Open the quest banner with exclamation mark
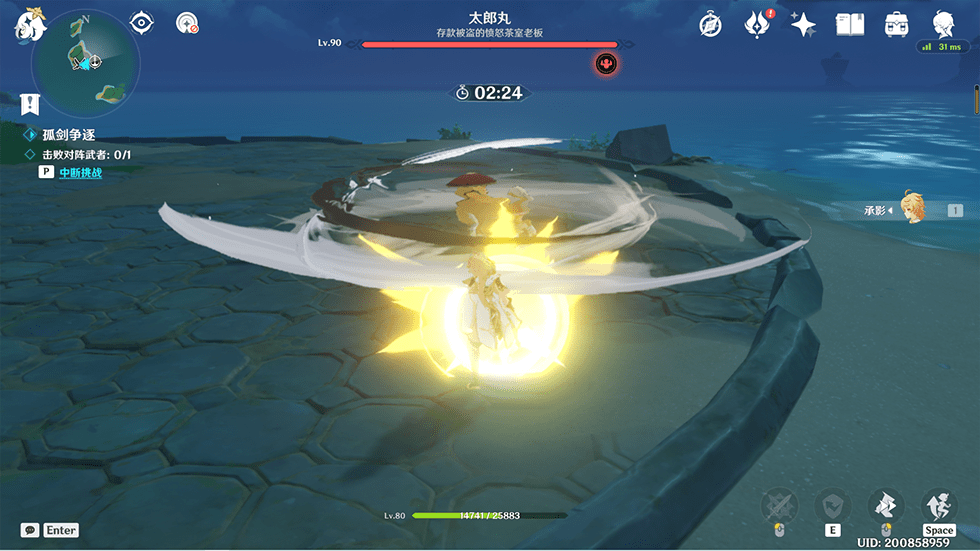 coord(30,102)
